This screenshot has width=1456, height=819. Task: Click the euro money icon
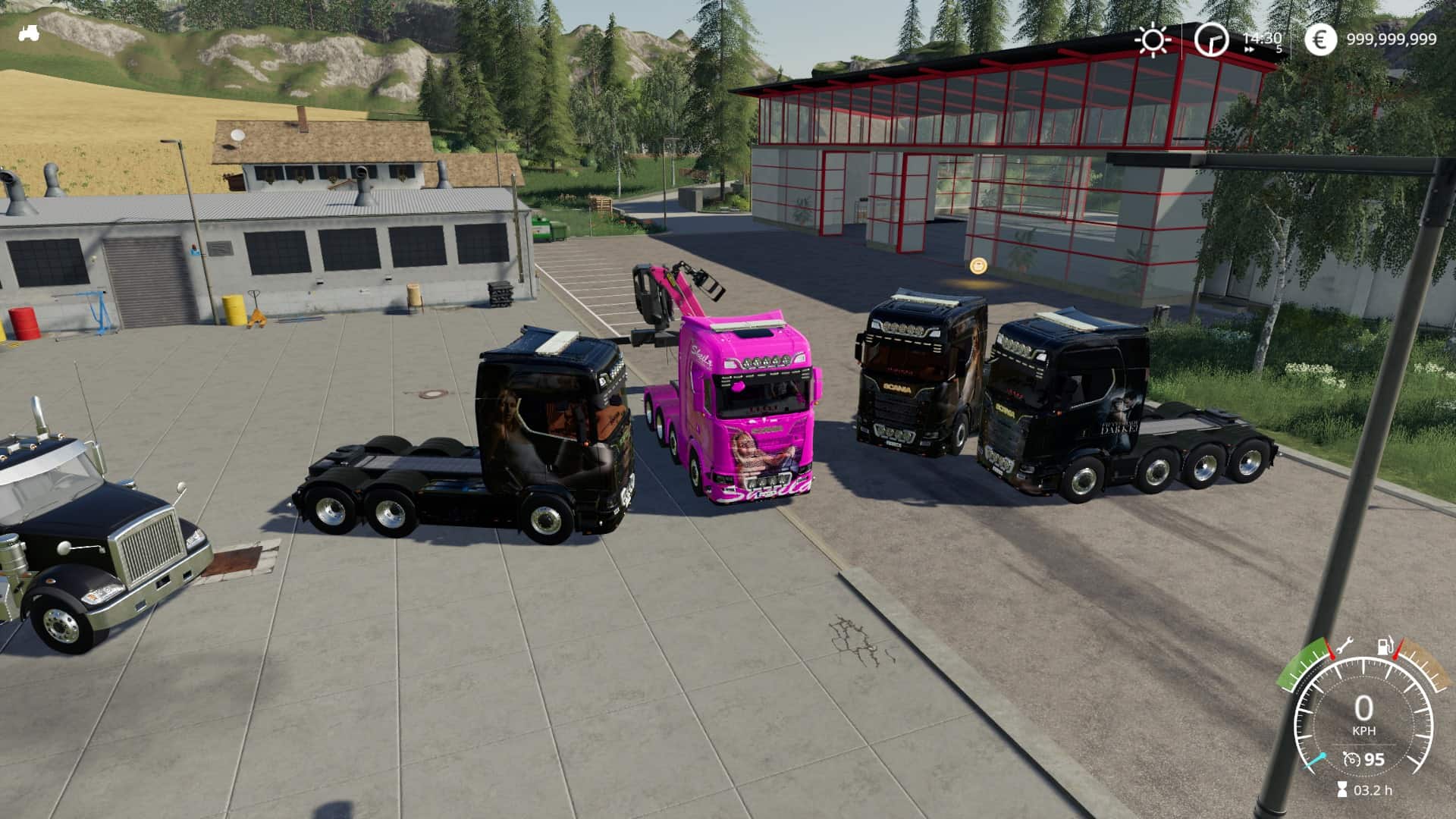1320,39
